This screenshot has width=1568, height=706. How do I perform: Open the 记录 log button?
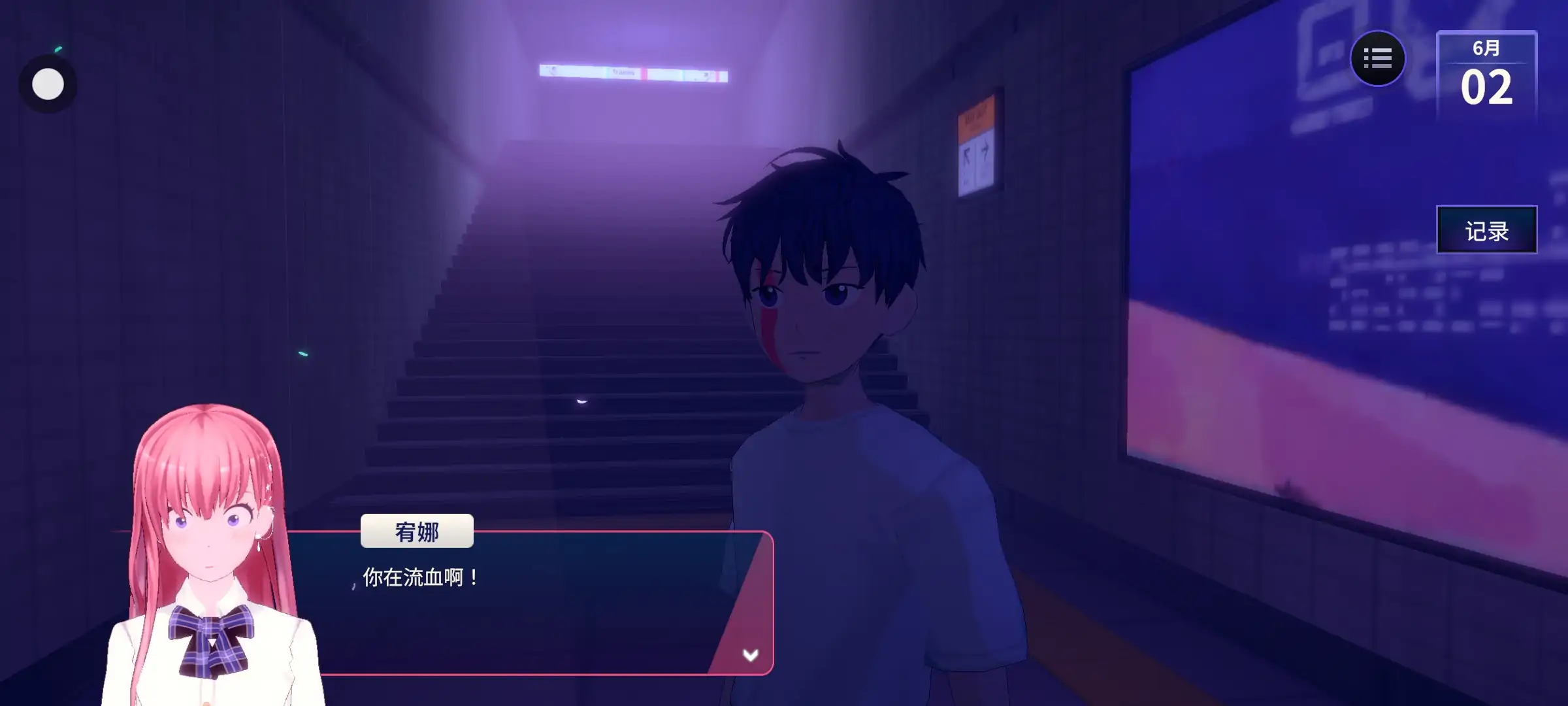coord(1486,230)
